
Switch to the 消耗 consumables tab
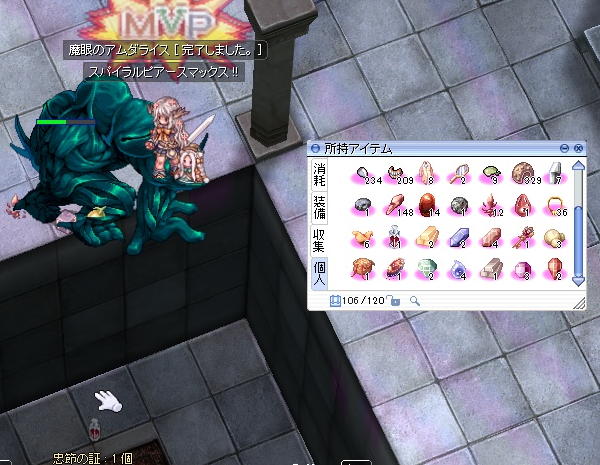(320, 174)
